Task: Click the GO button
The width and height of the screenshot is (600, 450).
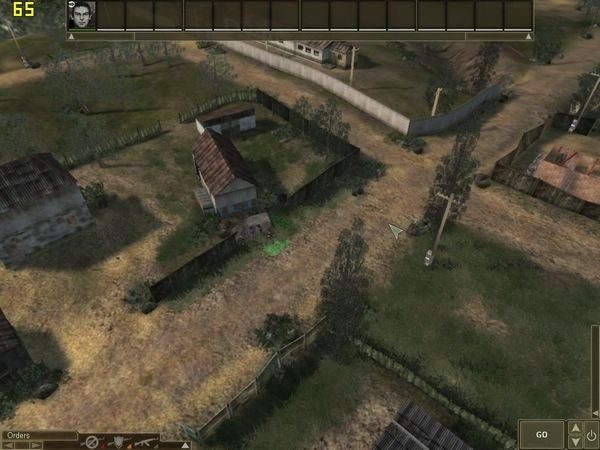Action: pyautogui.click(x=541, y=434)
